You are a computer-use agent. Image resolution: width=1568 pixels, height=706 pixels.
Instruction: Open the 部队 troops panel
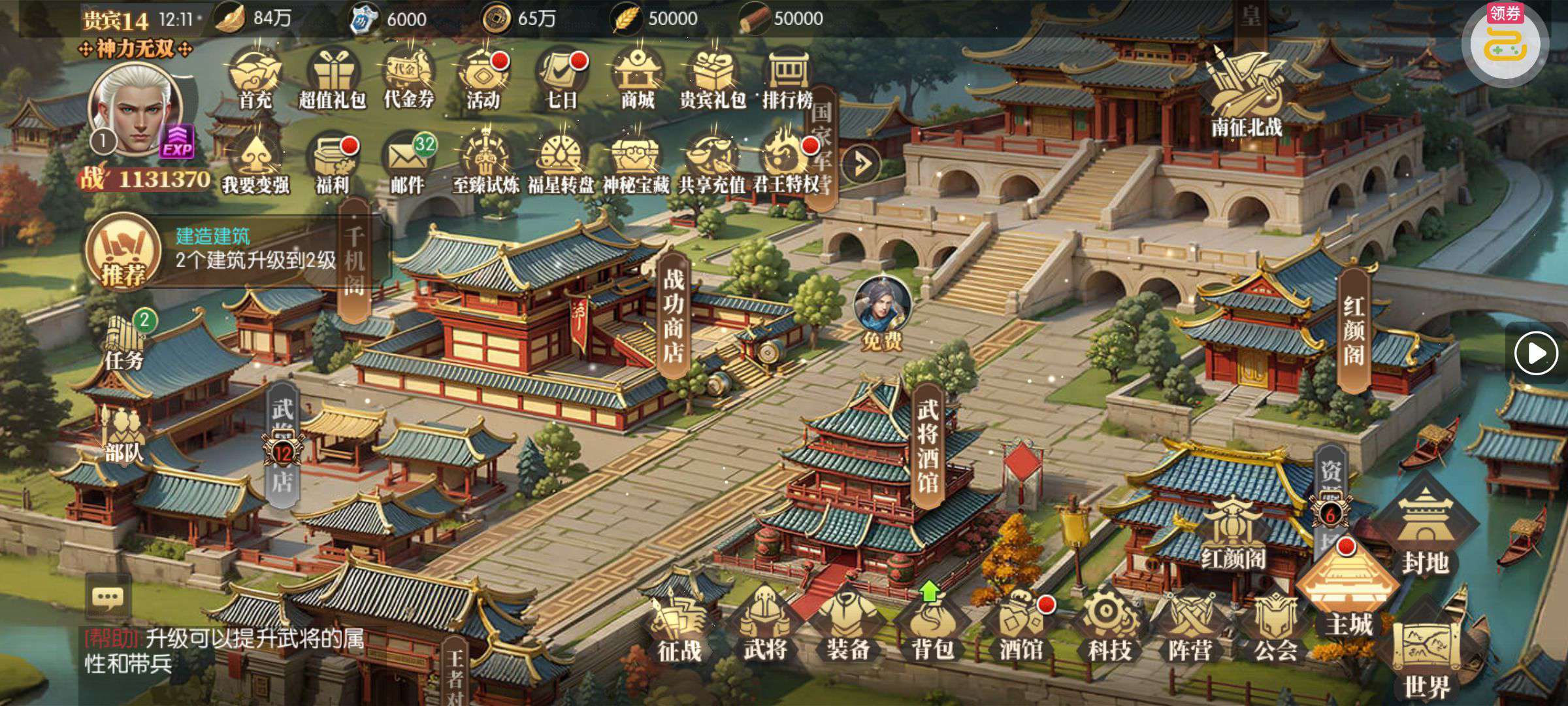point(123,435)
